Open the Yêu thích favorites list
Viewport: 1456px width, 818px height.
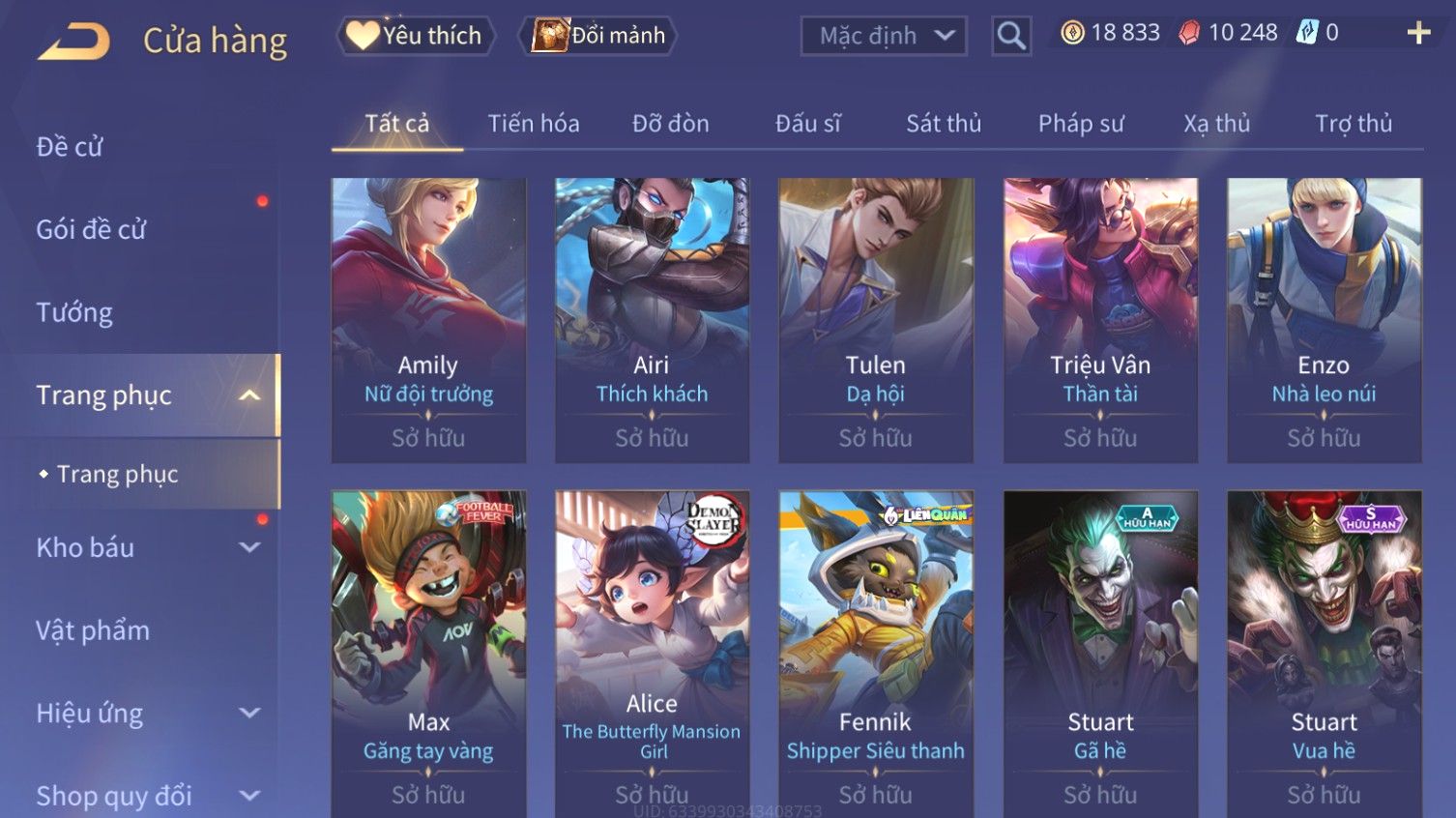pos(416,36)
